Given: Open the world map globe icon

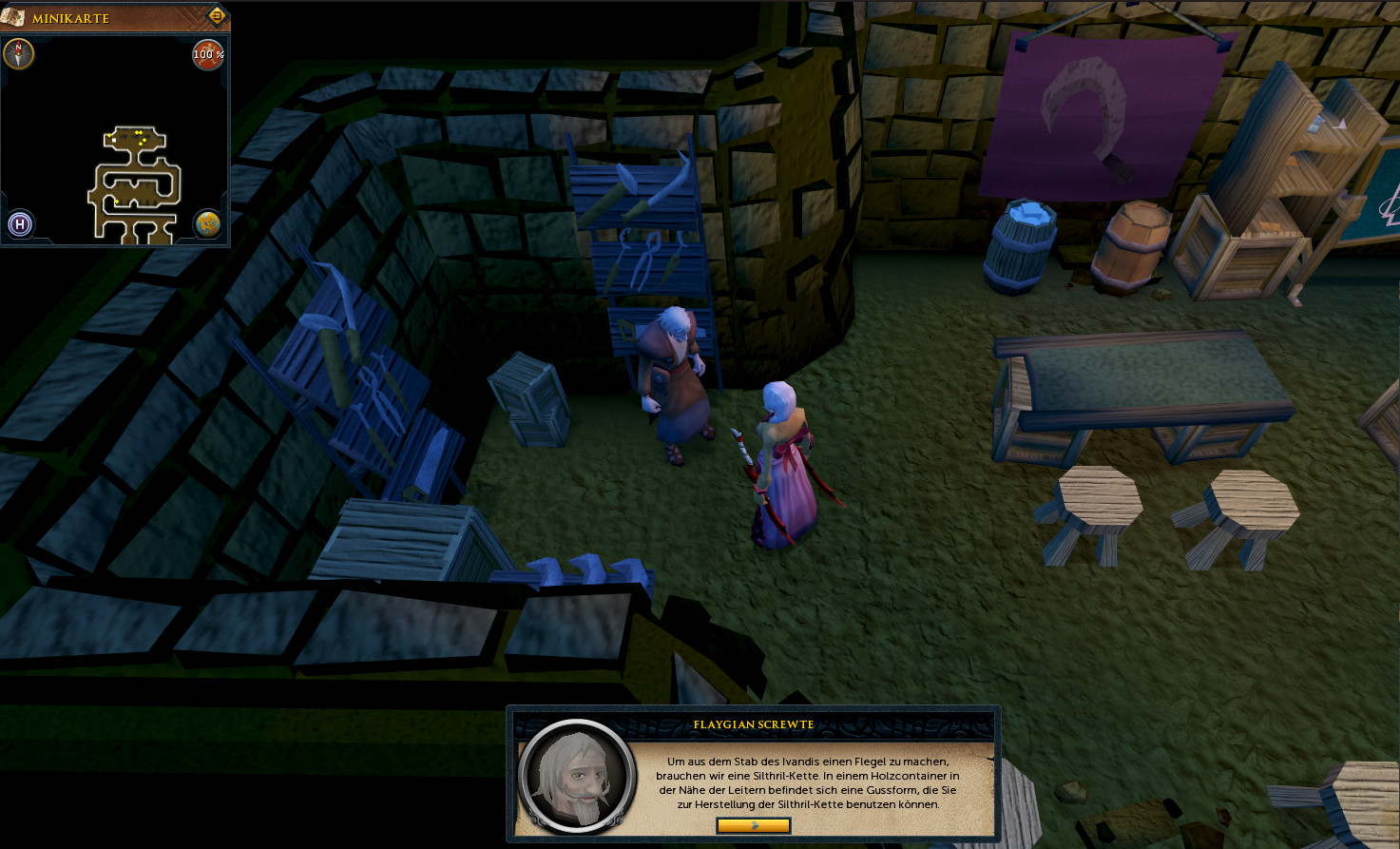Looking at the screenshot, I should point(207,224).
